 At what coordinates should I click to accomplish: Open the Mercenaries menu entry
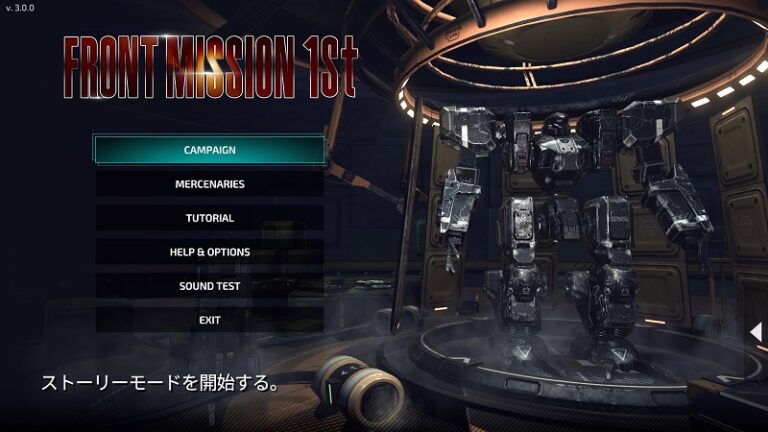point(210,184)
